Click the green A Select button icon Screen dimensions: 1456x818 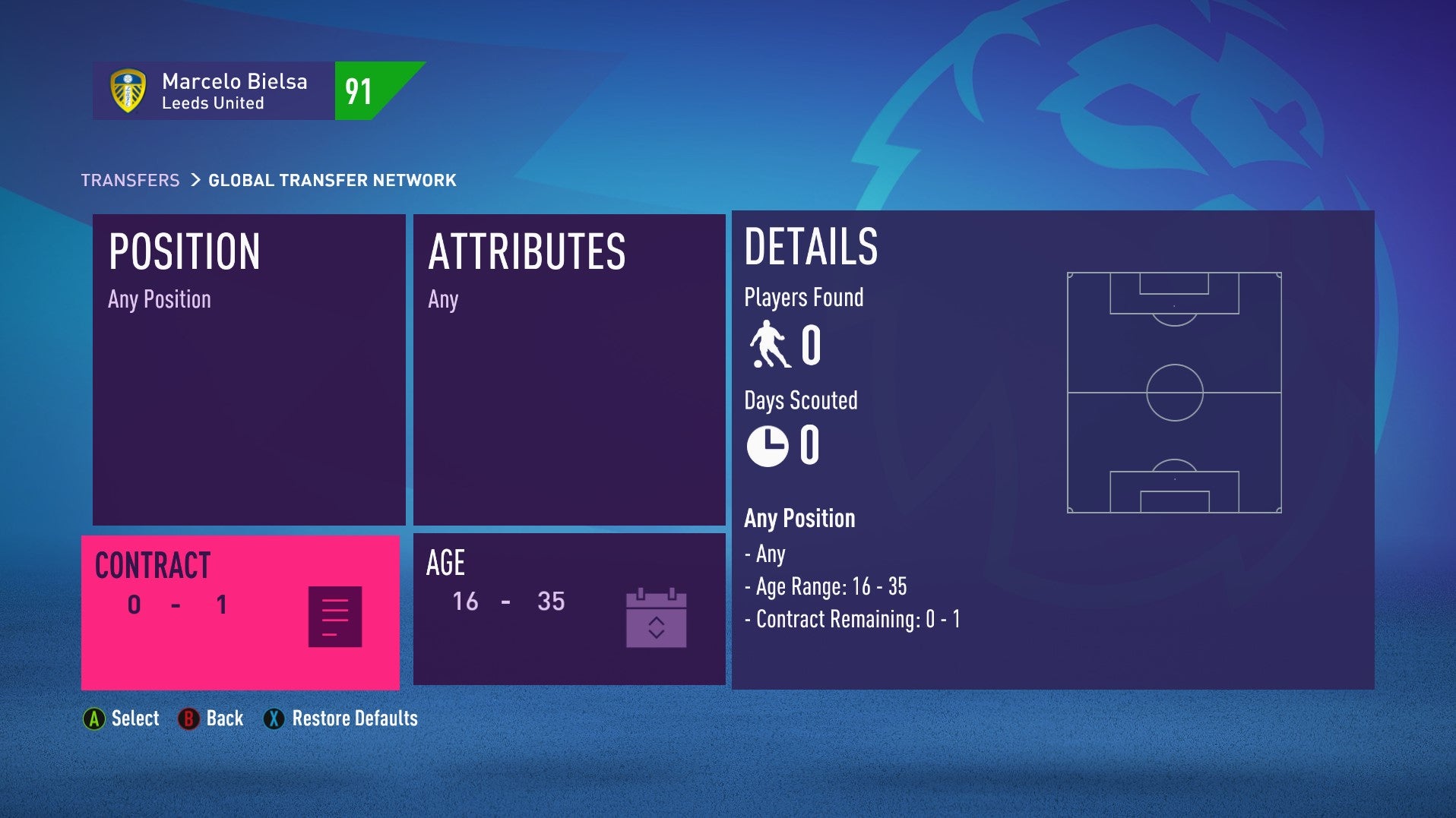[94, 718]
